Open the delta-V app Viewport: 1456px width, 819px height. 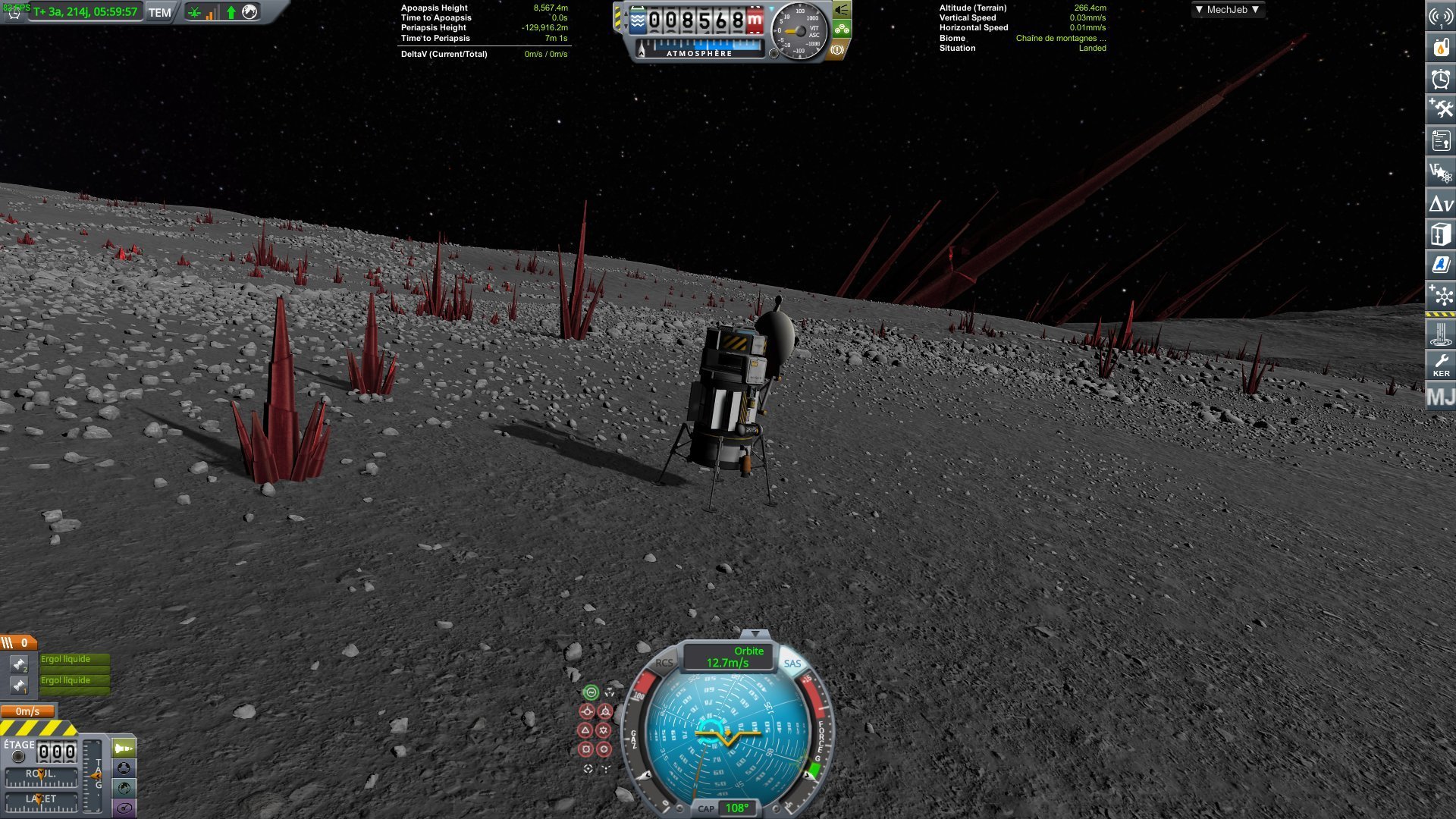[x=1440, y=203]
